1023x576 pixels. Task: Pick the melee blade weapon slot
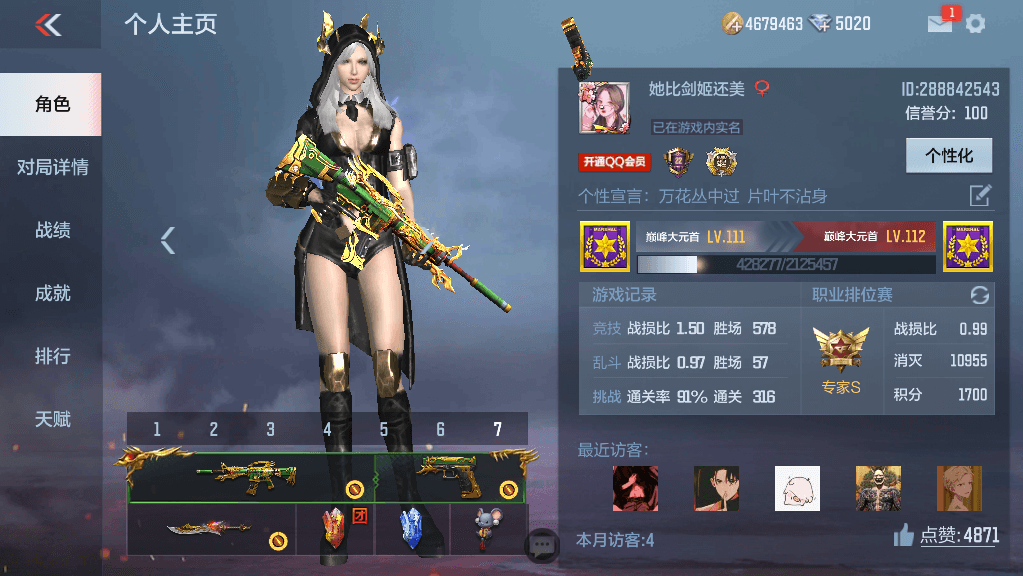pos(212,528)
